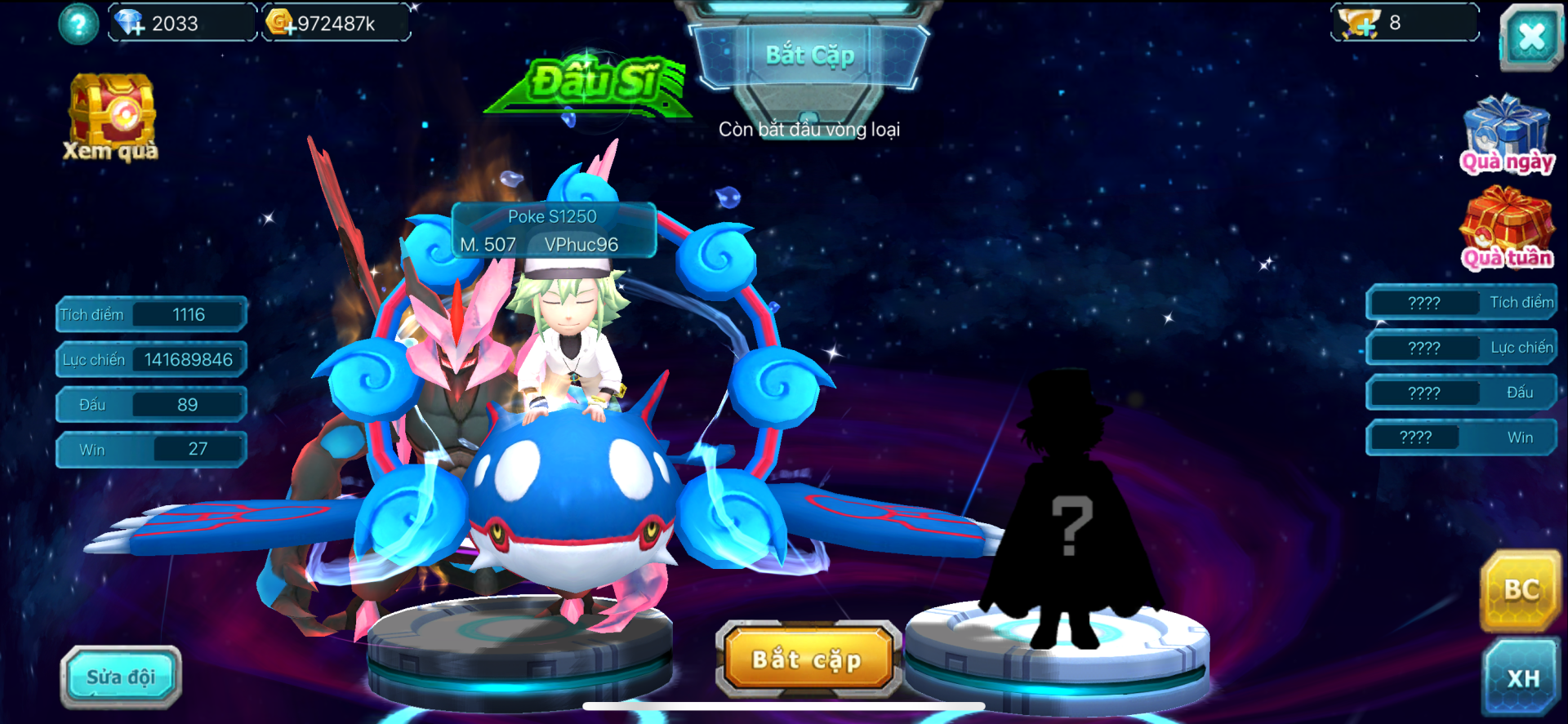Open the Quà tuần weekly gift
Image resolution: width=1568 pixels, height=724 pixels.
coord(1507,229)
